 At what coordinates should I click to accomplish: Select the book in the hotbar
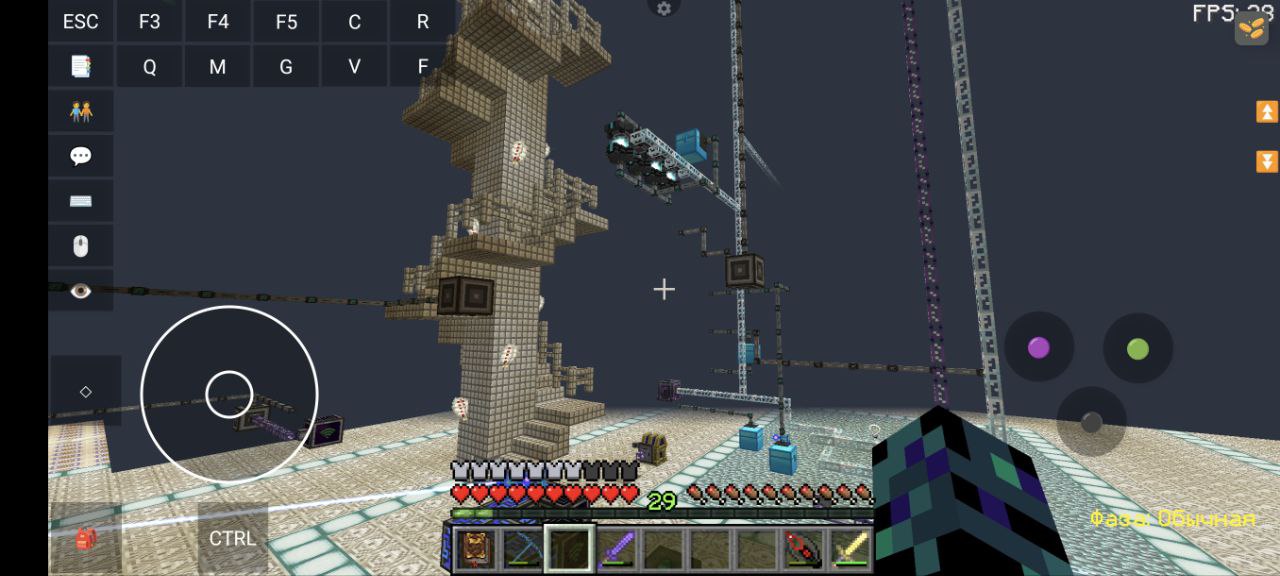tap(474, 548)
